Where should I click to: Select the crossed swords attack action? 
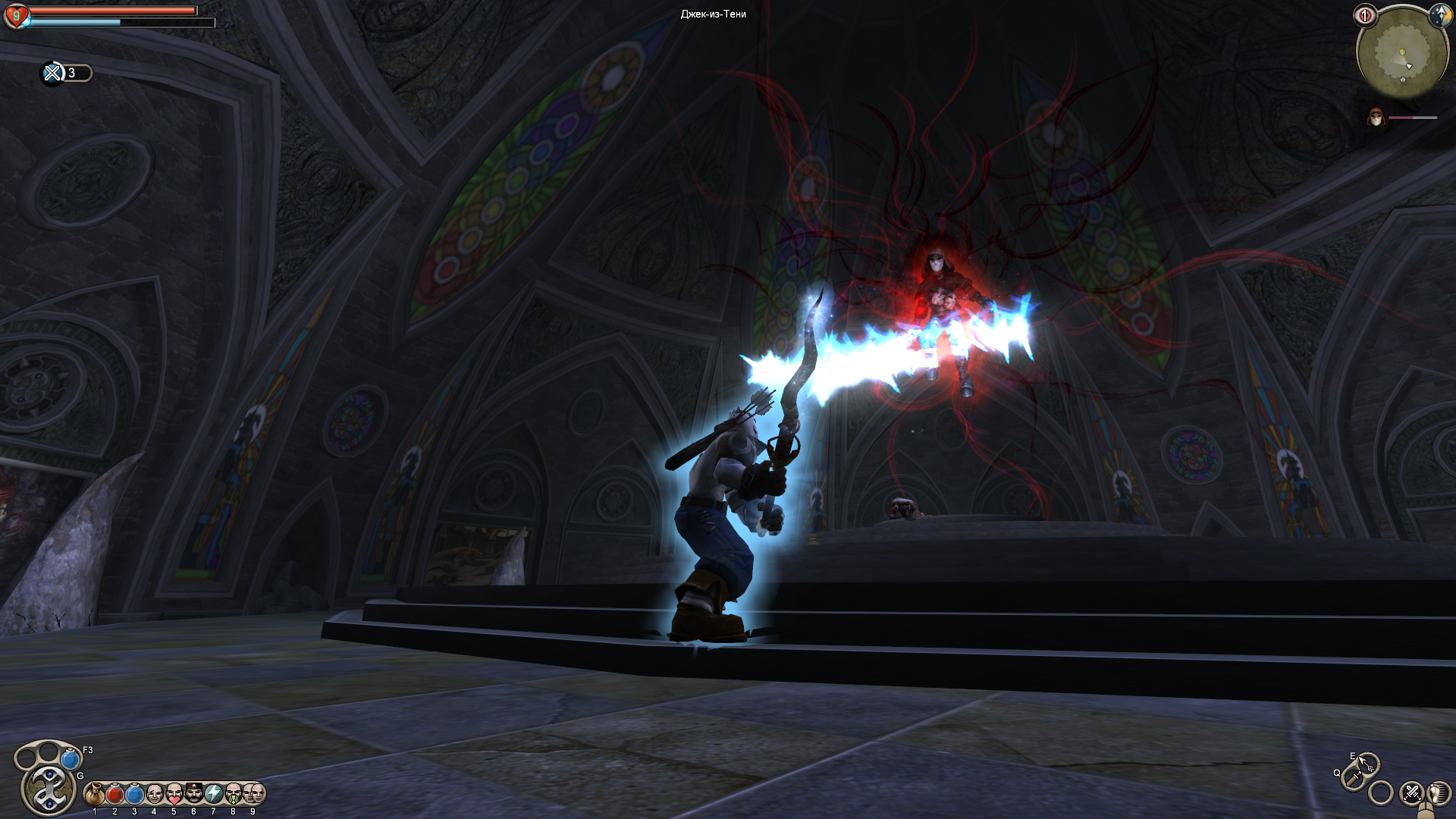1411,793
